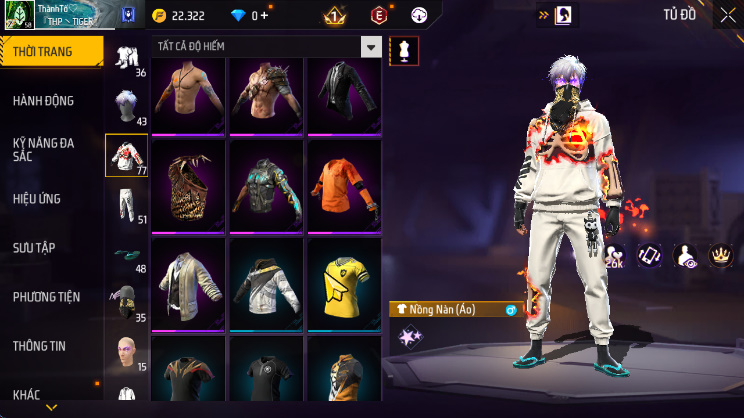This screenshot has width=744, height=418.
Task: Choose the pants subcategory icon
Action: point(126,205)
